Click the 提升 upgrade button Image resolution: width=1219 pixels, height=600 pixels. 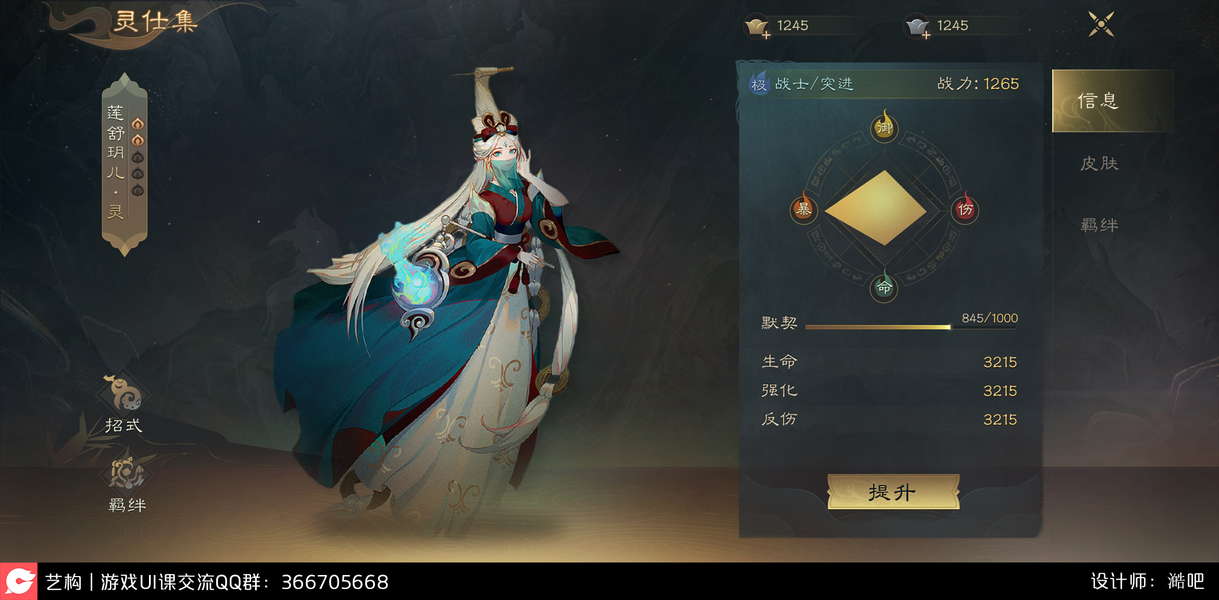892,492
